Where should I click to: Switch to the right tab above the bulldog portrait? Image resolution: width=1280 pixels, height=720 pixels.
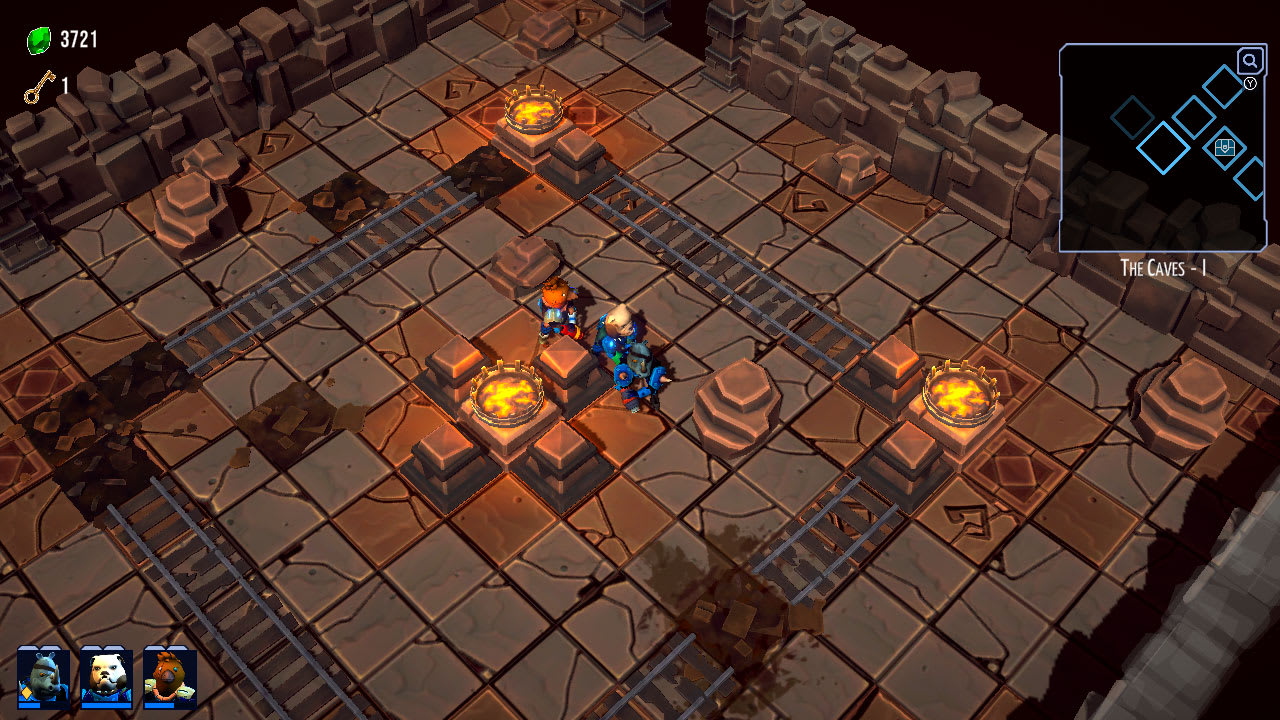[x=115, y=647]
